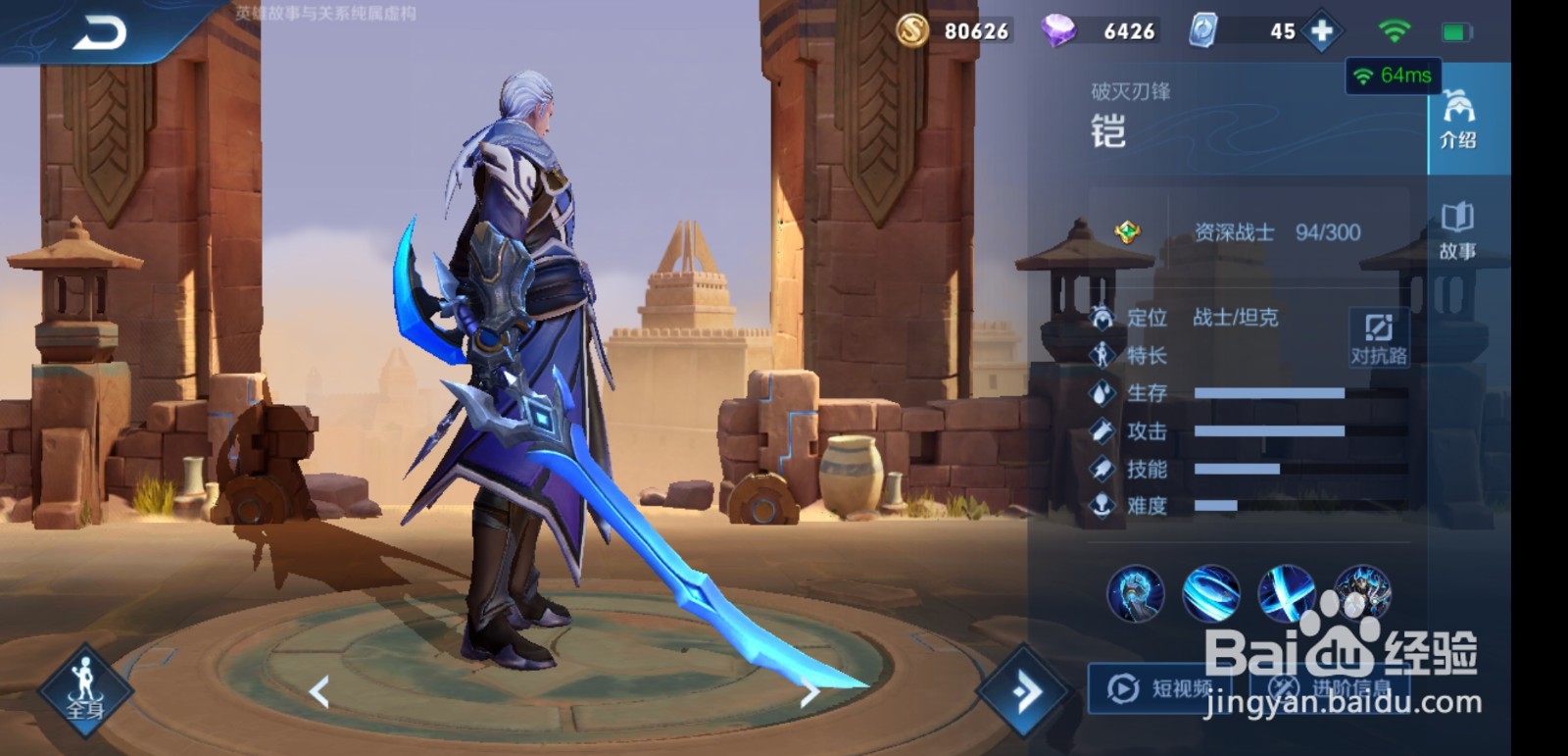Tap the plus button next to the card count

click(1321, 30)
